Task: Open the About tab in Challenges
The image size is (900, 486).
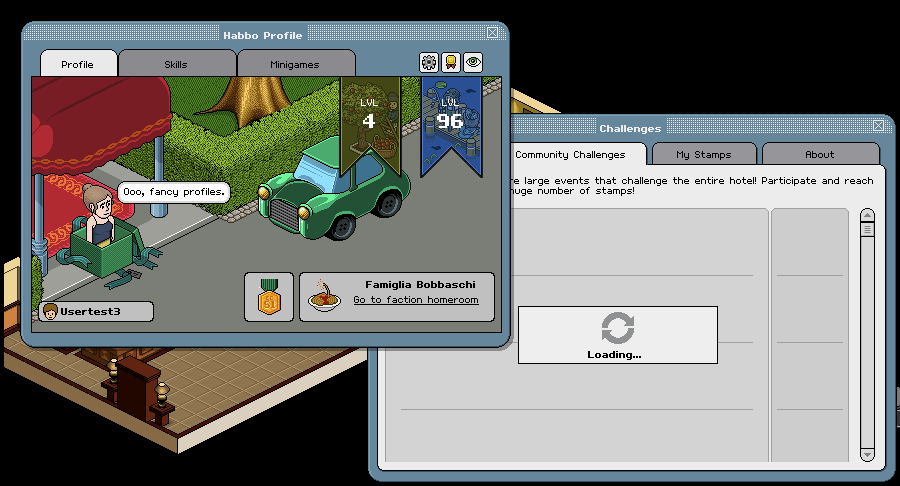Action: pyautogui.click(x=820, y=155)
